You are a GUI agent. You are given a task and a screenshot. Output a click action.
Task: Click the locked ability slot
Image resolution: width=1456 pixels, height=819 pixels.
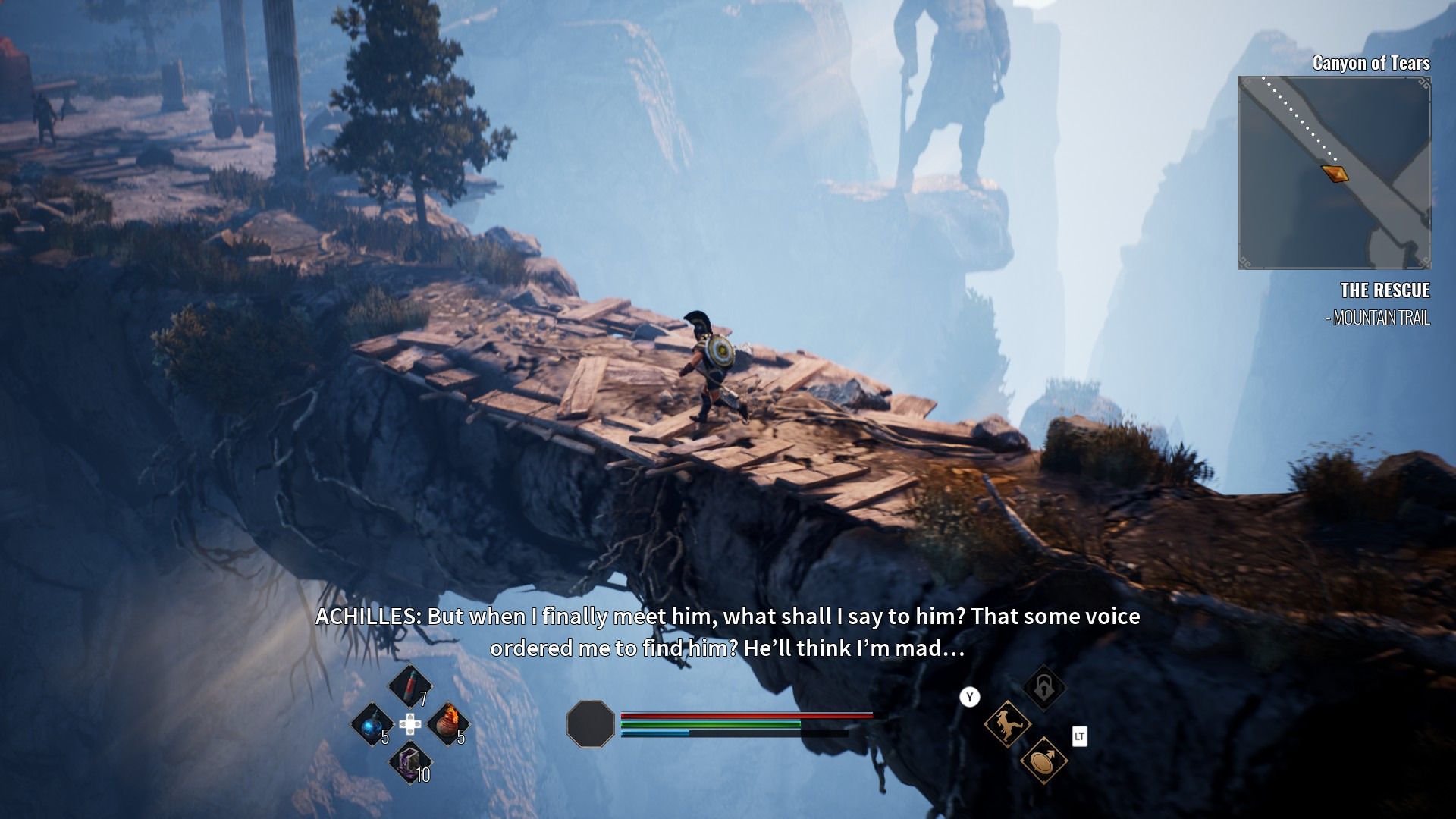(1043, 688)
